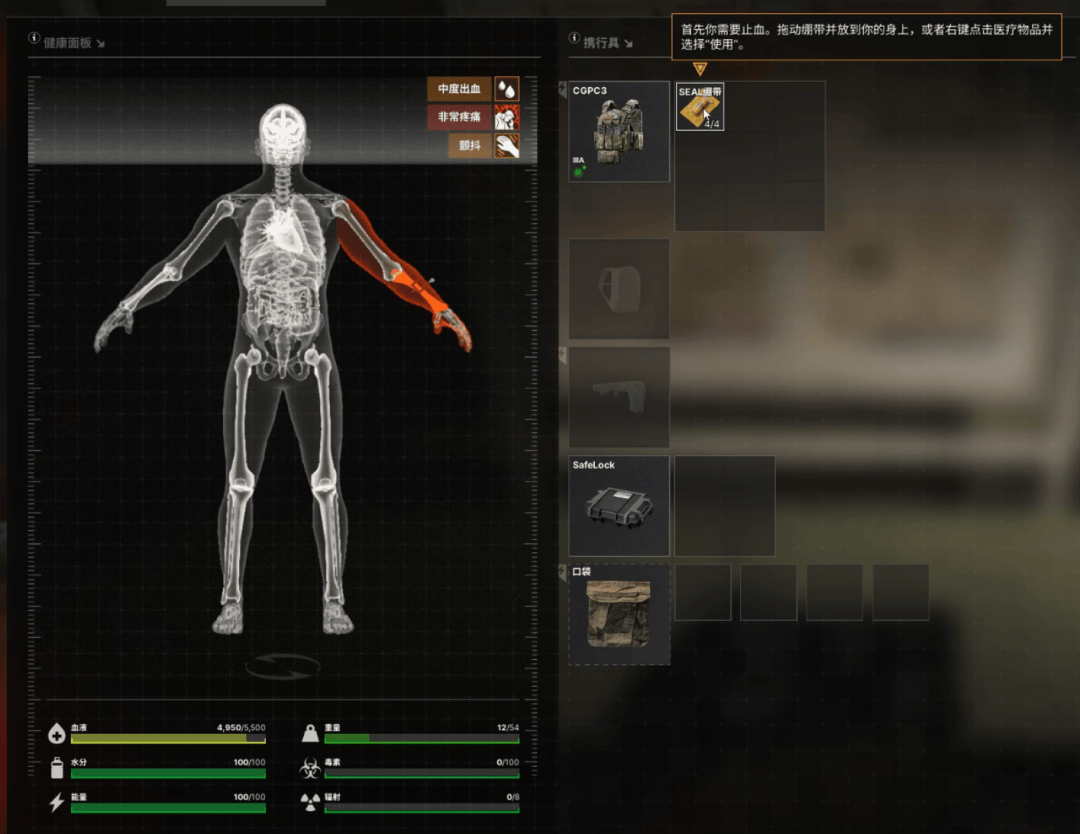The image size is (1080, 834).
Task: Select the empty belt equipment slot
Action: (619, 289)
